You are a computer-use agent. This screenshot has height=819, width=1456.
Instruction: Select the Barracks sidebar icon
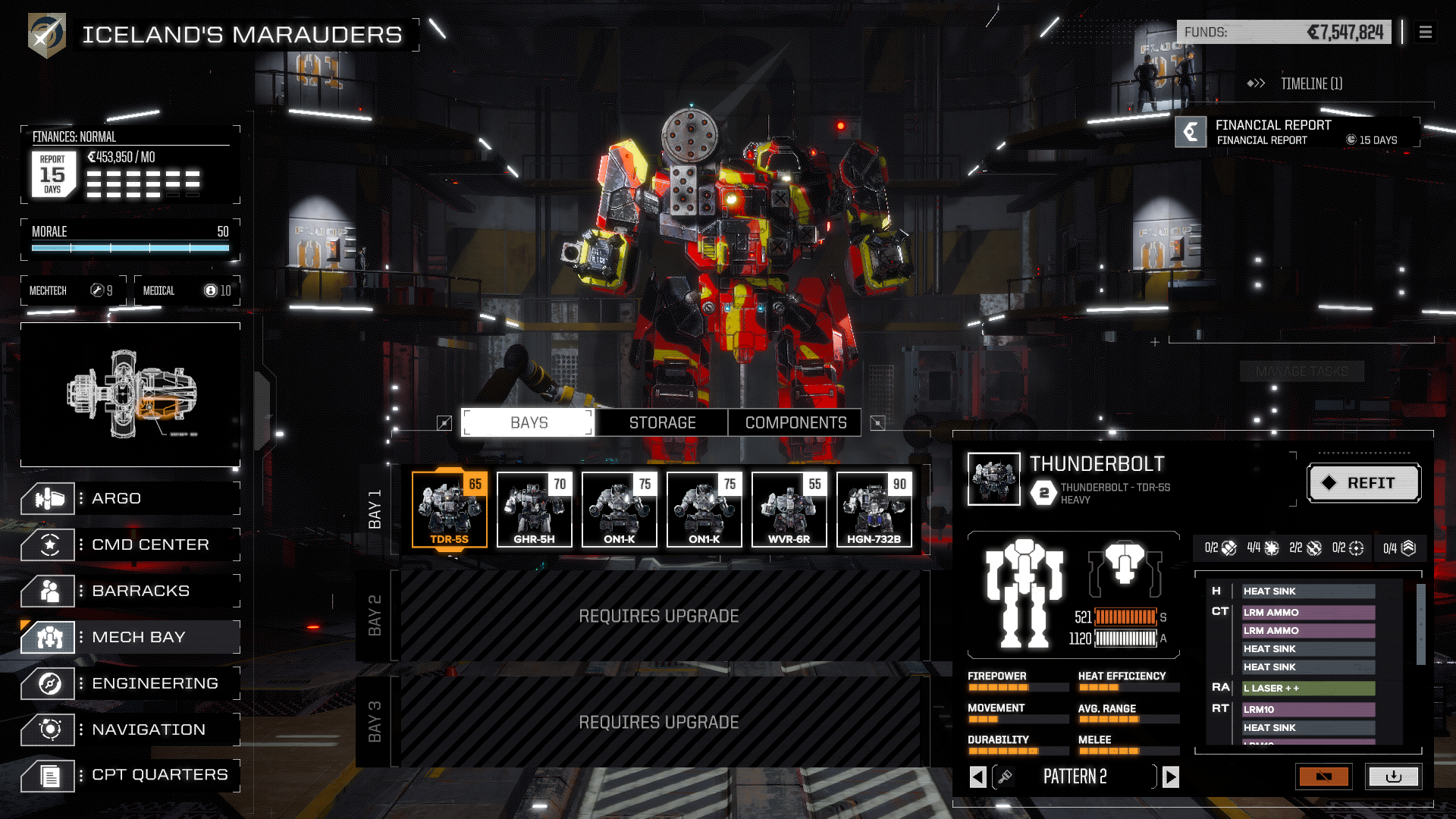point(48,591)
